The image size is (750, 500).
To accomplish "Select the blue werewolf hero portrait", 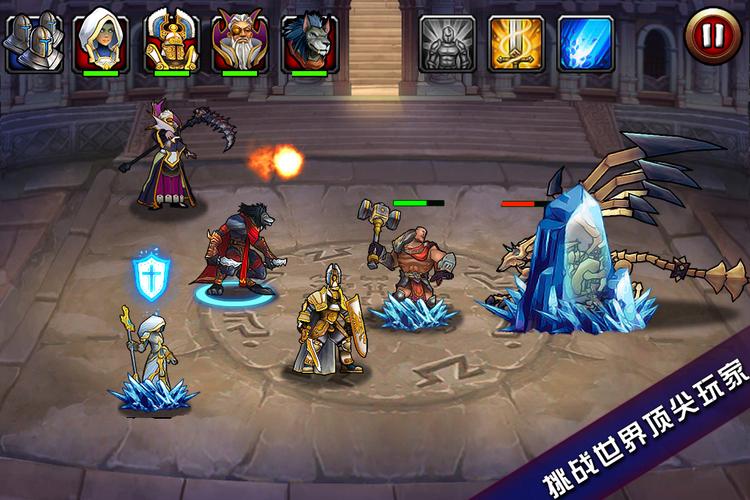I will pyautogui.click(x=308, y=40).
